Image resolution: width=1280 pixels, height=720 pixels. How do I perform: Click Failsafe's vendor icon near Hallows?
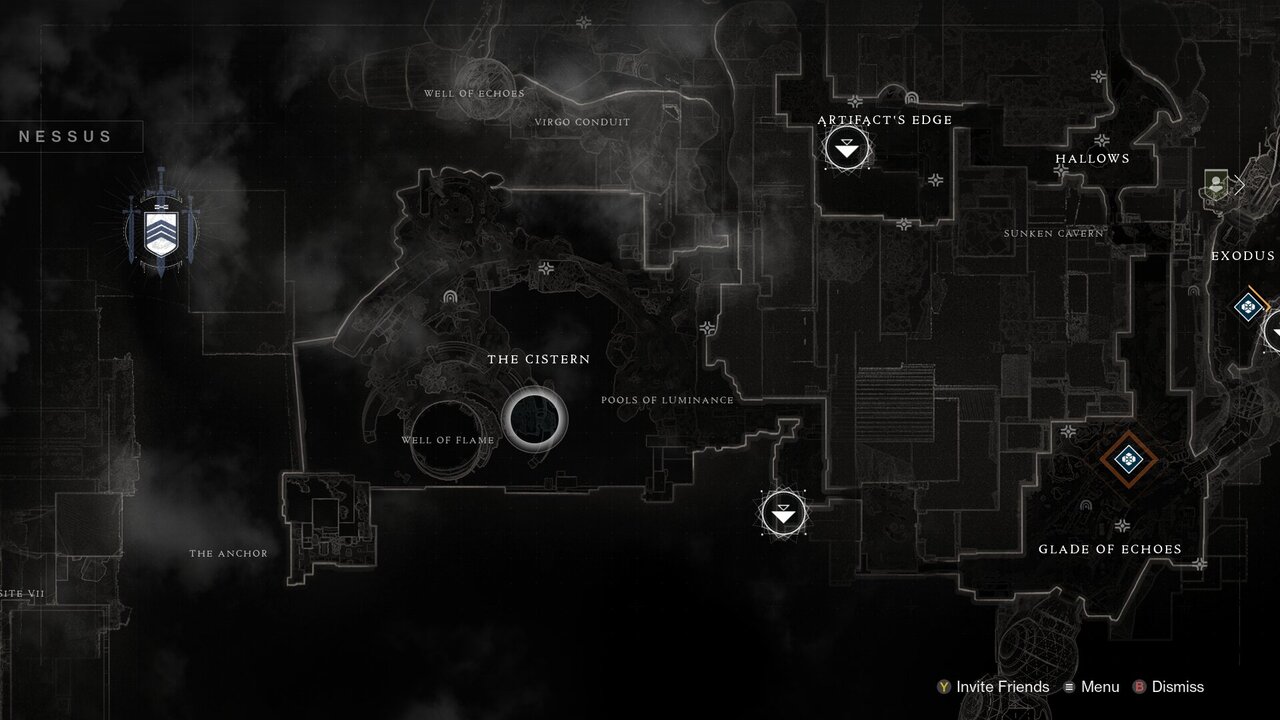click(x=1215, y=185)
